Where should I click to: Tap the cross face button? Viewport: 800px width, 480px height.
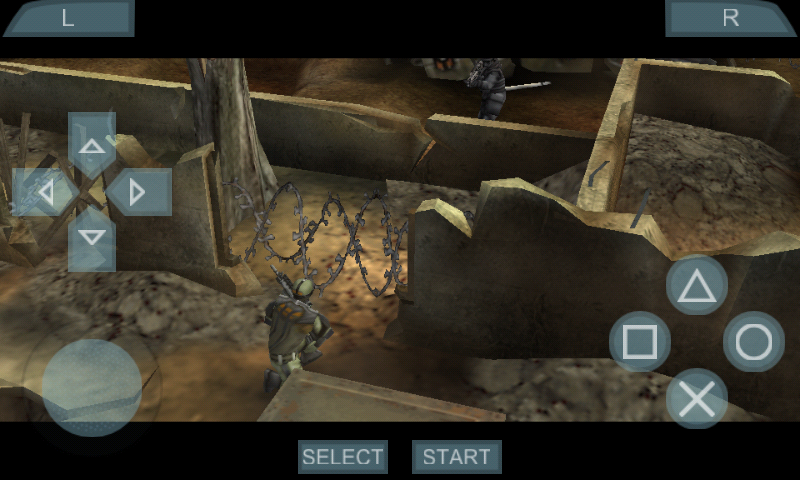697,399
